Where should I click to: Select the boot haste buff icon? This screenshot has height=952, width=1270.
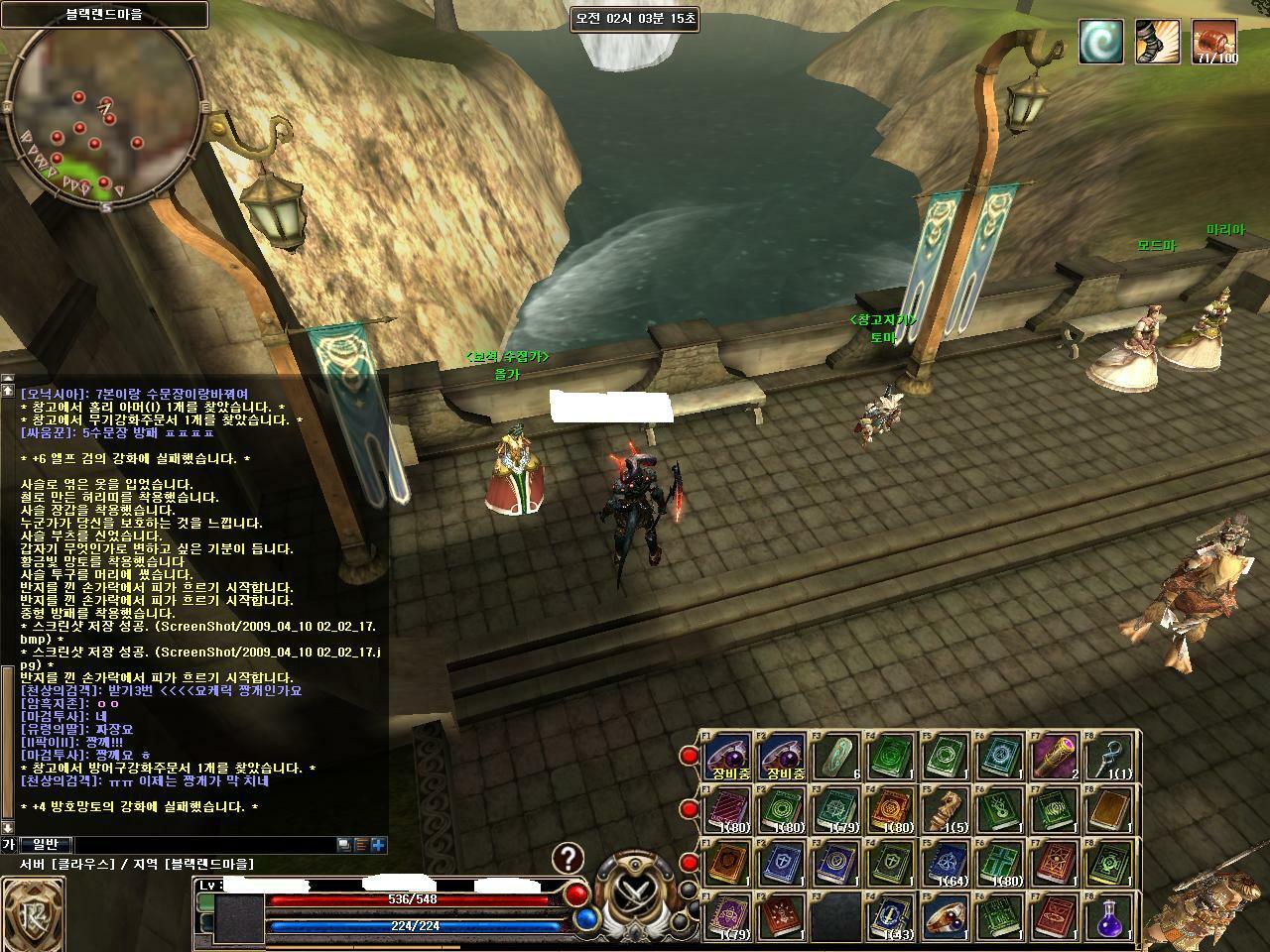pos(1157,43)
